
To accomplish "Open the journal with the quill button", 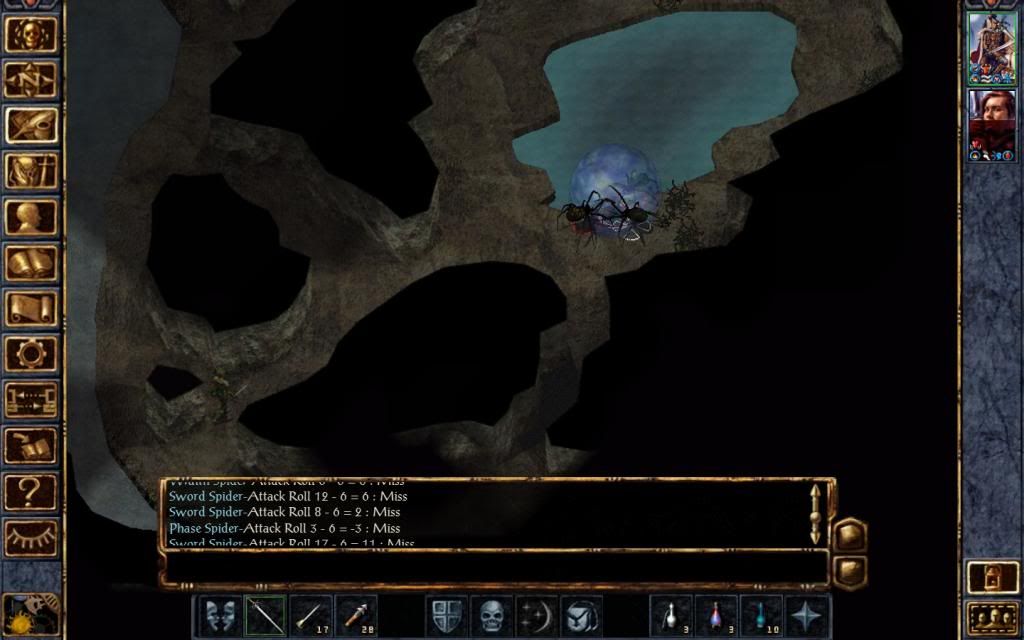I will pos(30,124).
